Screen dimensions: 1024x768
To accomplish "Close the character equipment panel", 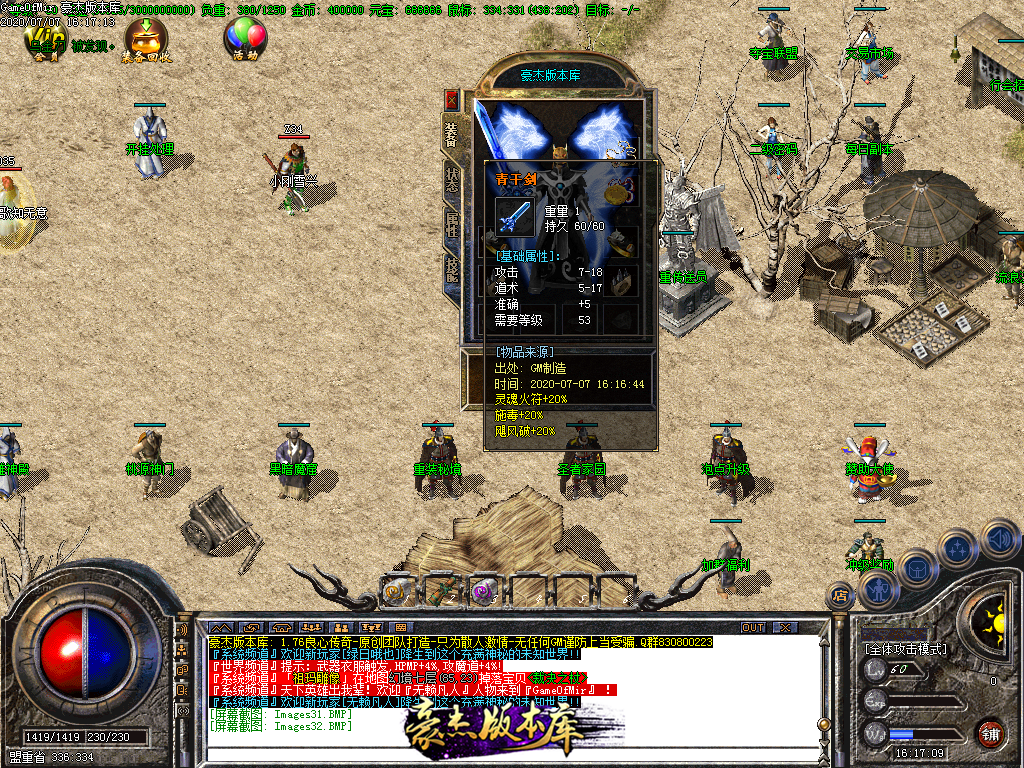I will tap(452, 100).
